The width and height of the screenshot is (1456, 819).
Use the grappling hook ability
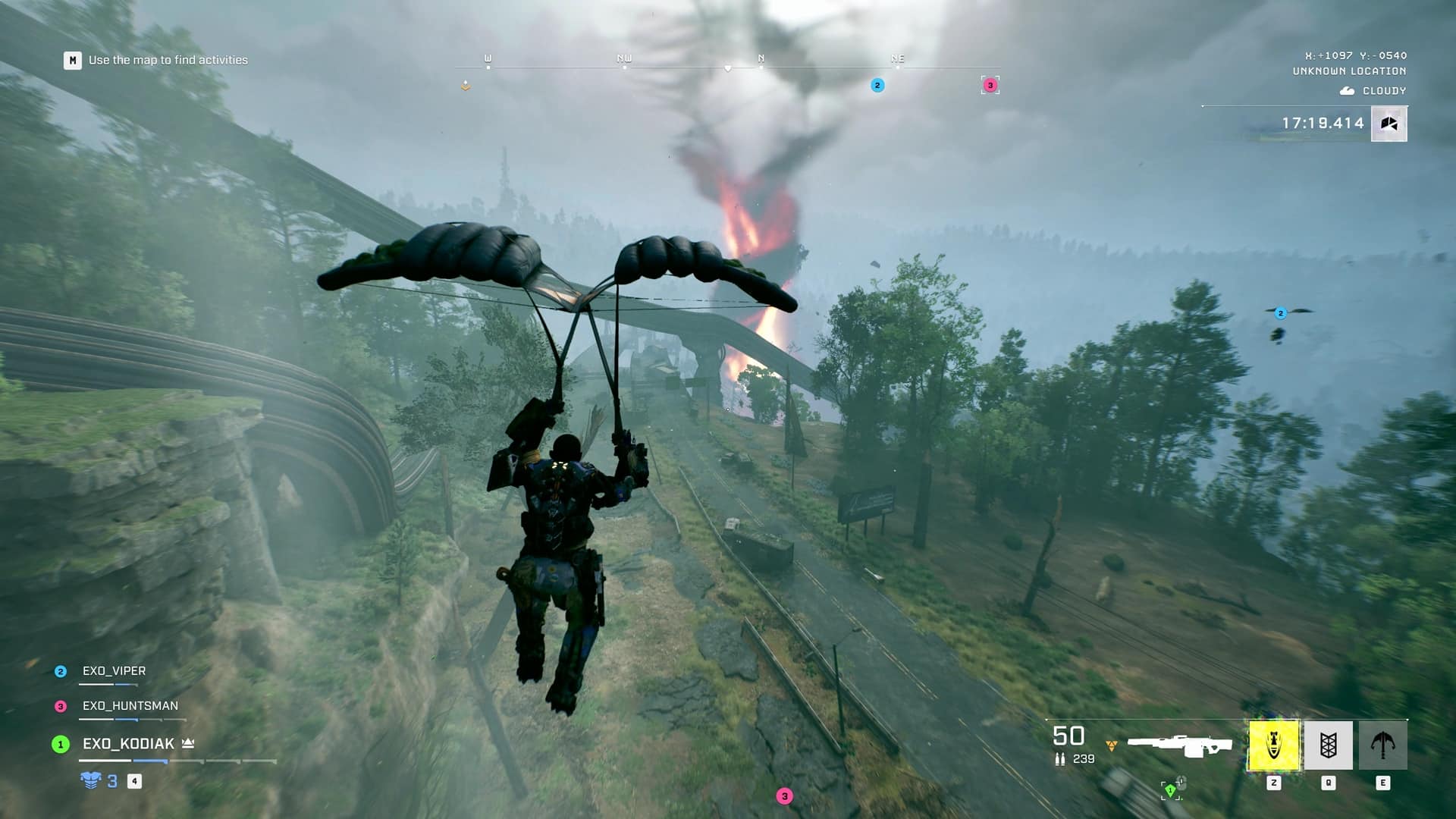pos(1382,745)
